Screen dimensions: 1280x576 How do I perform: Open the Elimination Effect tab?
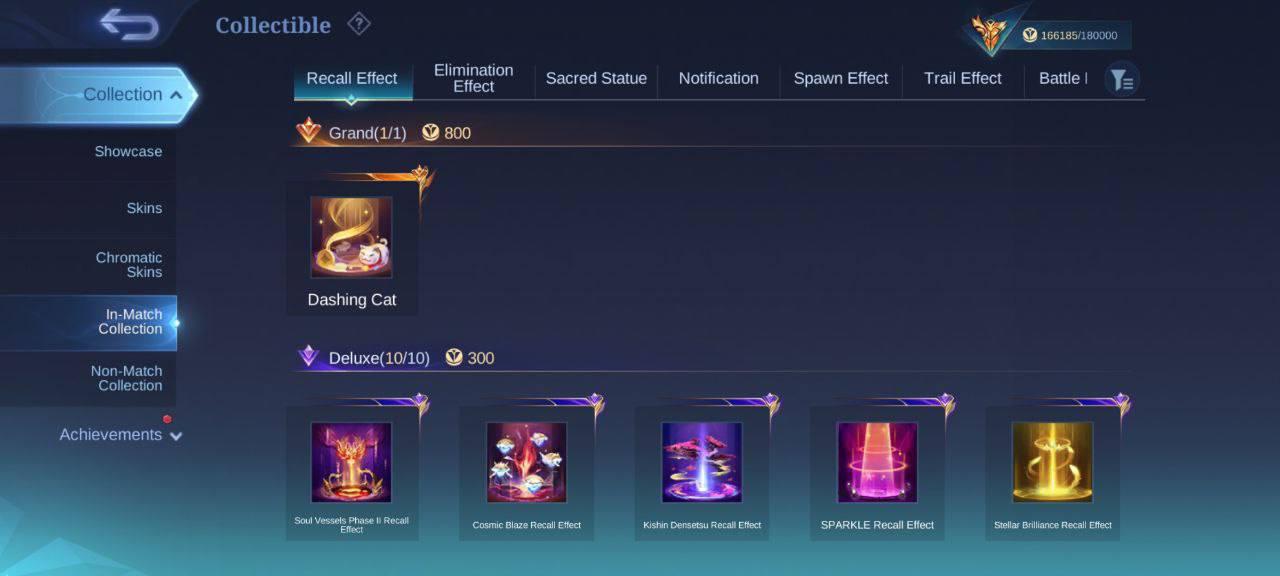click(x=474, y=79)
